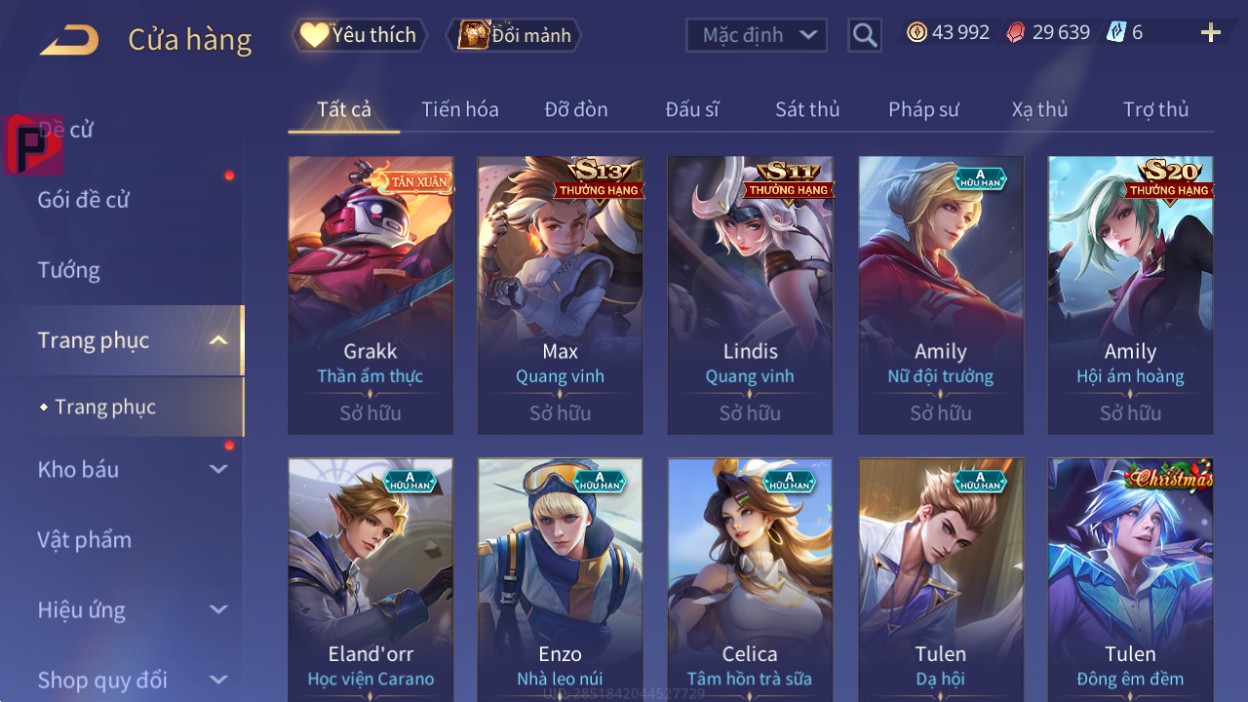1248x702 pixels.
Task: Open the Yêu thích favorites list
Action: pos(359,35)
